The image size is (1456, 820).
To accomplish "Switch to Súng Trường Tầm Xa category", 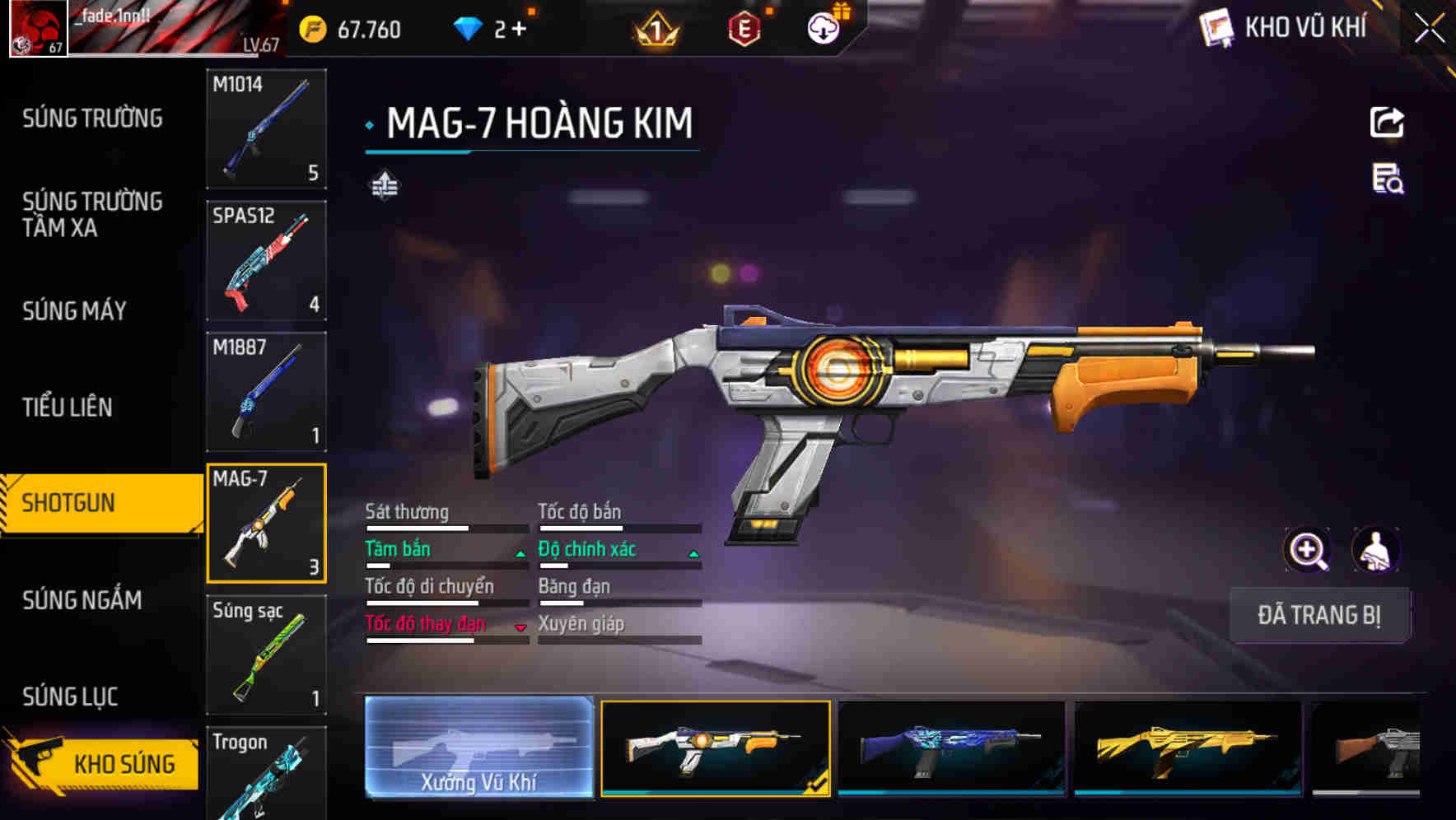I will tap(92, 214).
